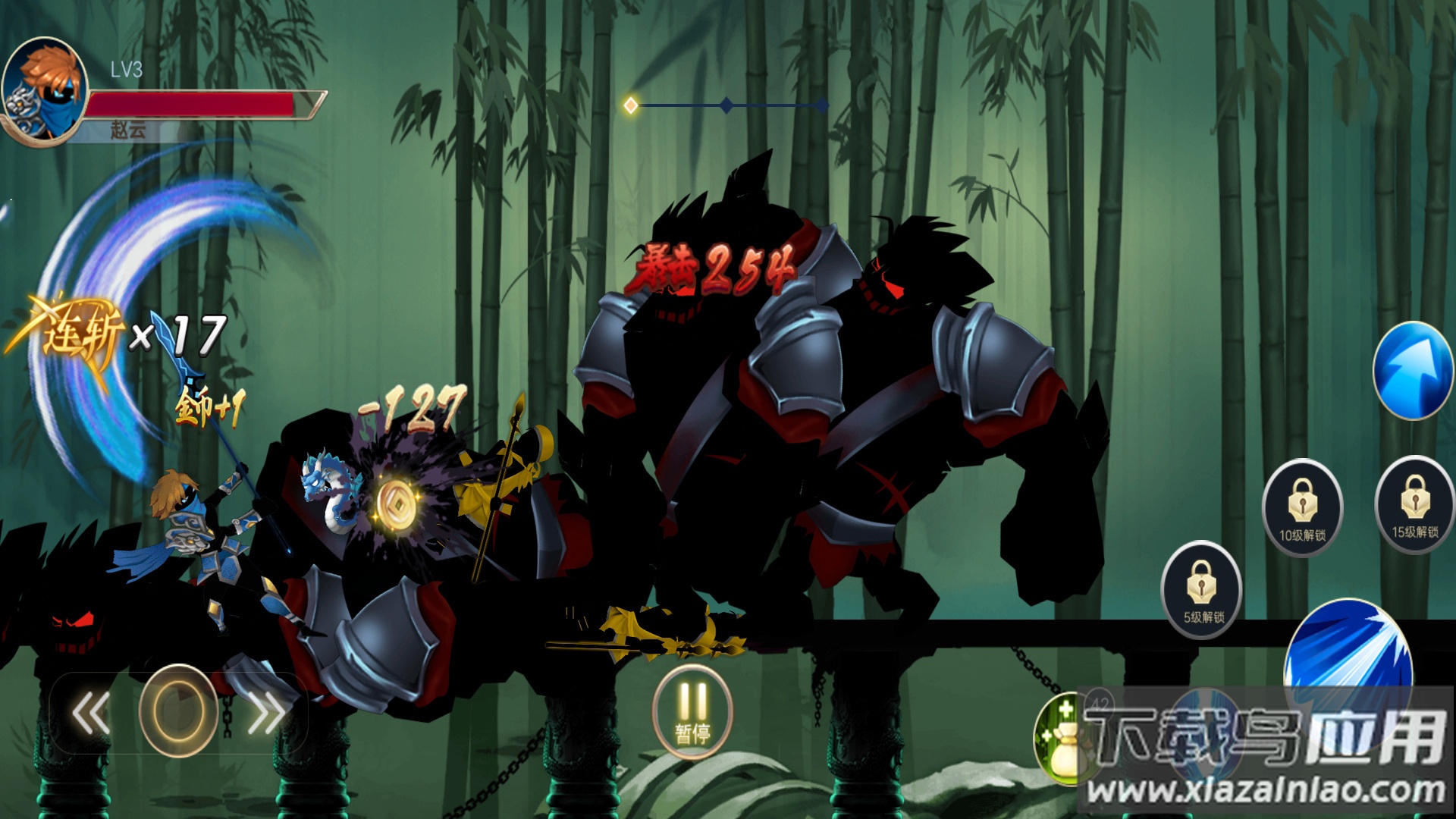Activate the blue arrow jump button

1412,371
